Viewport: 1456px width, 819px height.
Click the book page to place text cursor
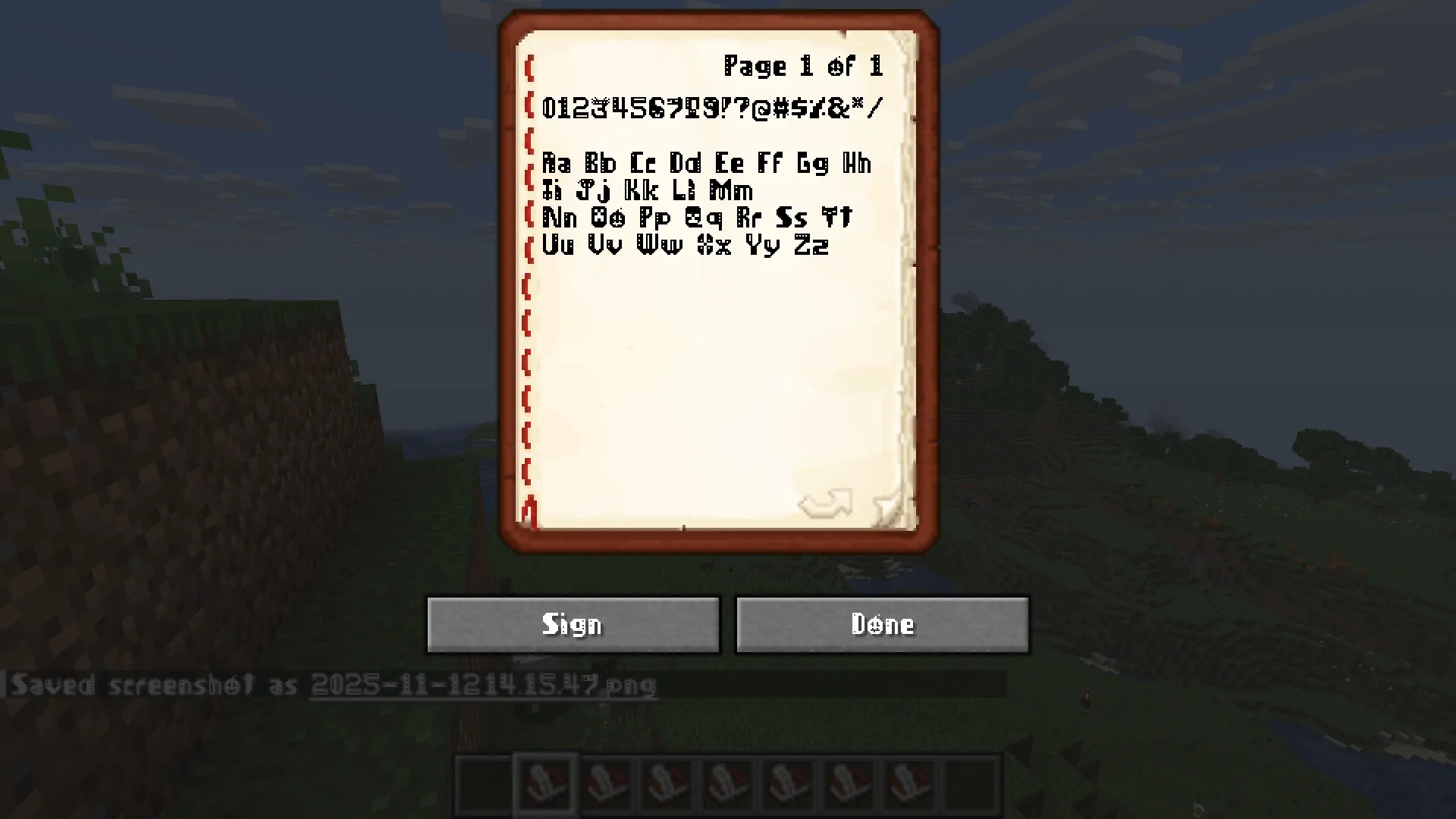720,364
